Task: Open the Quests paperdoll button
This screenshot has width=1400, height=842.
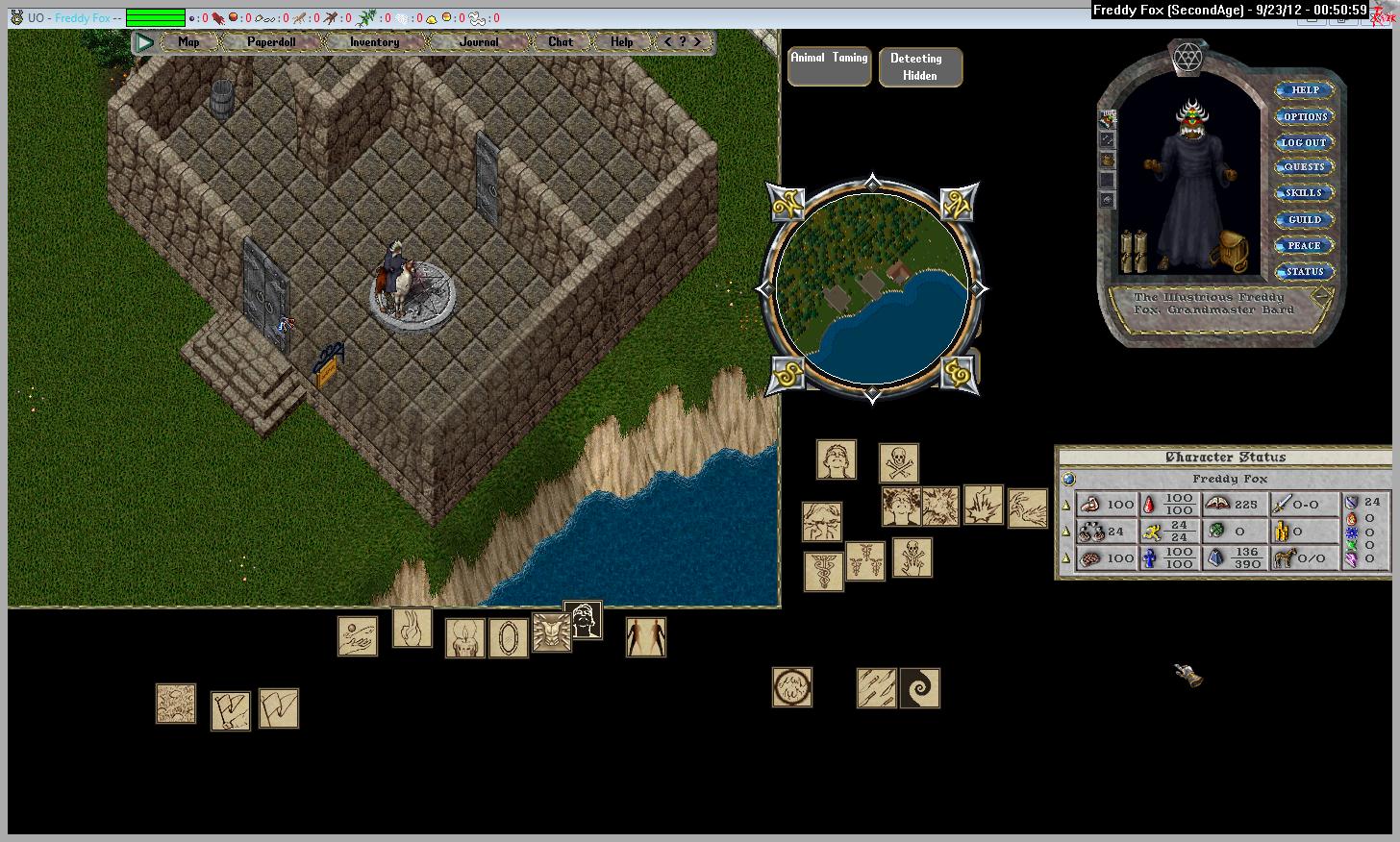Action: pos(1305,167)
